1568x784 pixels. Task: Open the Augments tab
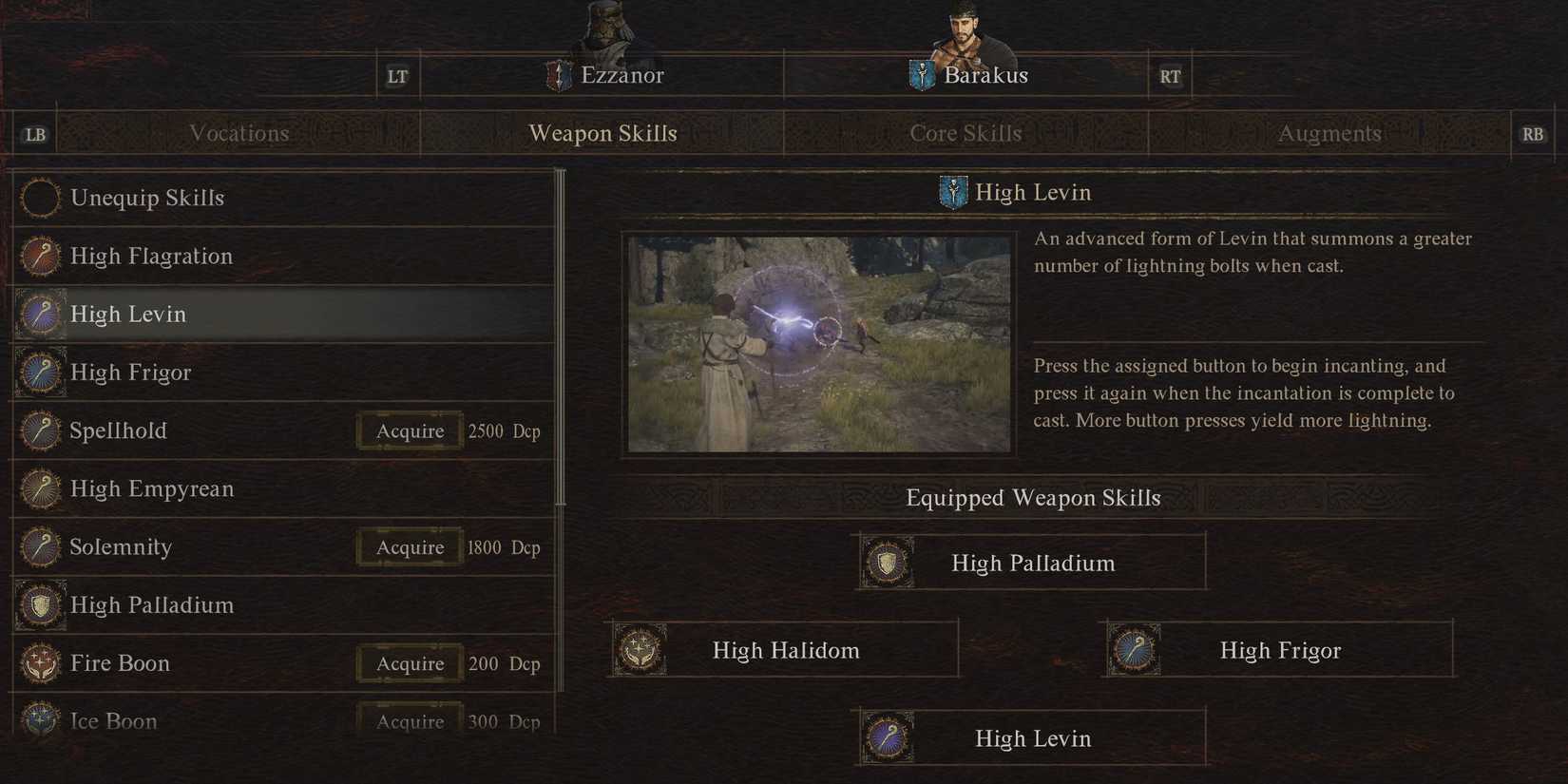(1329, 133)
